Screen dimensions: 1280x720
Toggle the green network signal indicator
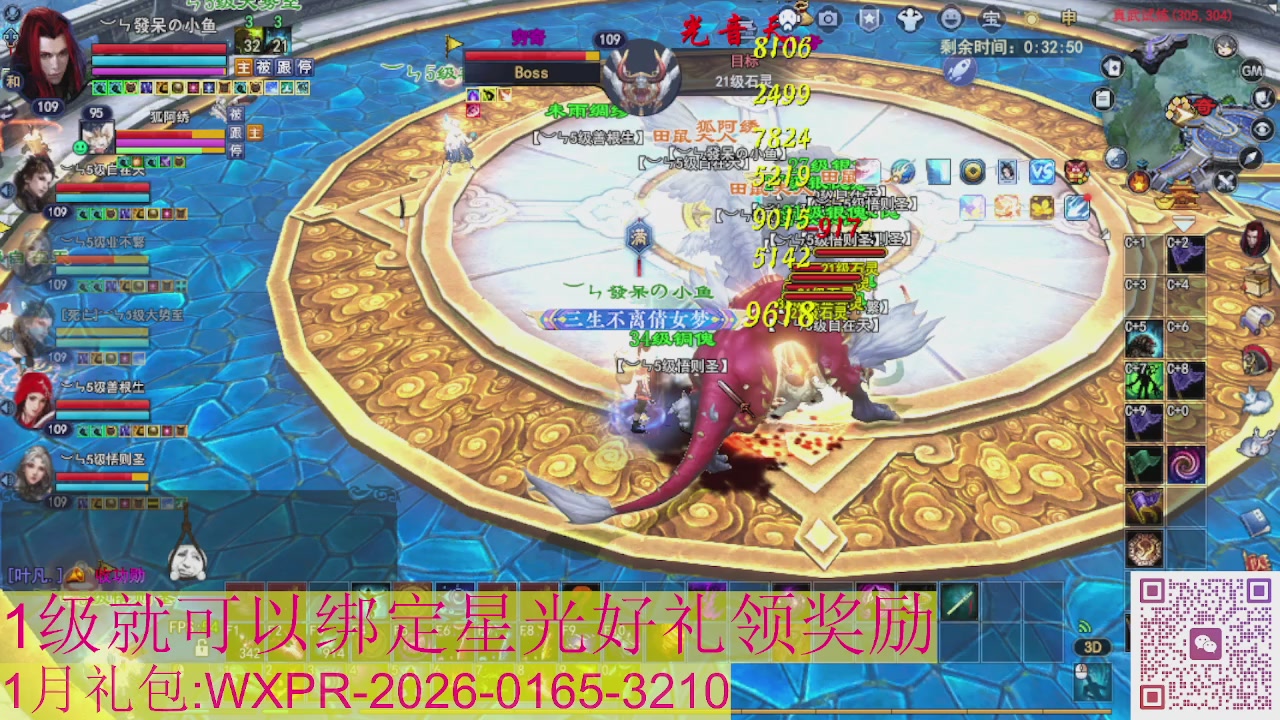click(1085, 627)
